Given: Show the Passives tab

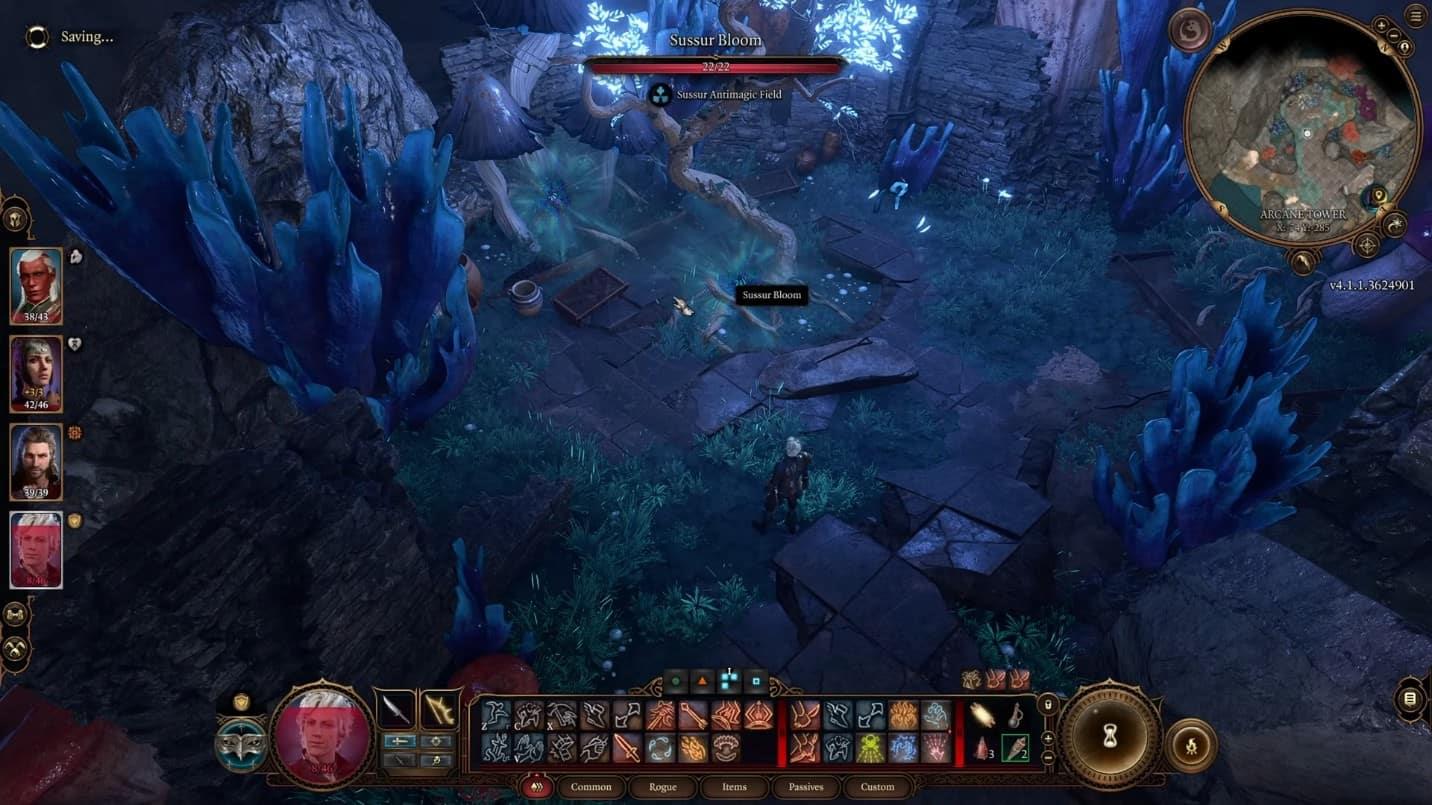Looking at the screenshot, I should tap(806, 787).
